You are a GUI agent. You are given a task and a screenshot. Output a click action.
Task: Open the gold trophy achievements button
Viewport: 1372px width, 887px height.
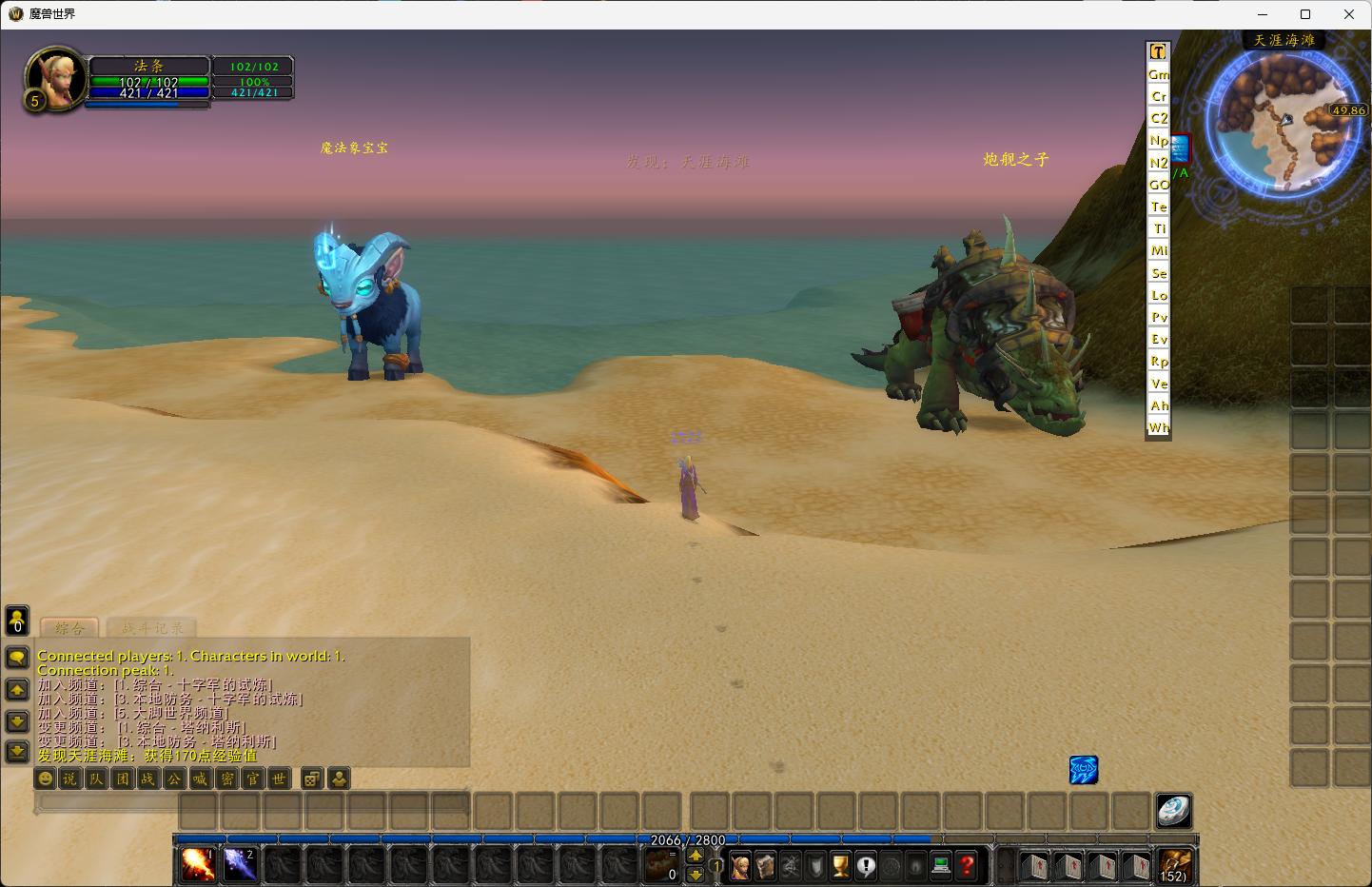(x=840, y=865)
